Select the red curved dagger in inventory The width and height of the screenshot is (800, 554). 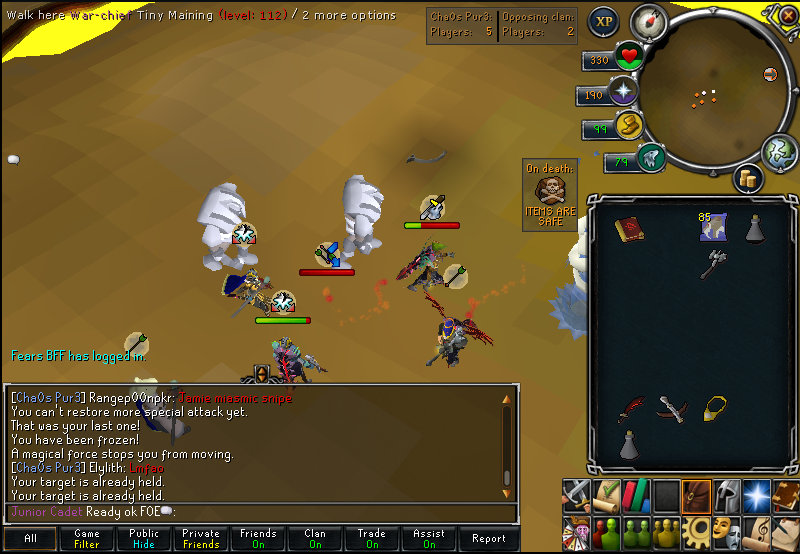pyautogui.click(x=628, y=409)
